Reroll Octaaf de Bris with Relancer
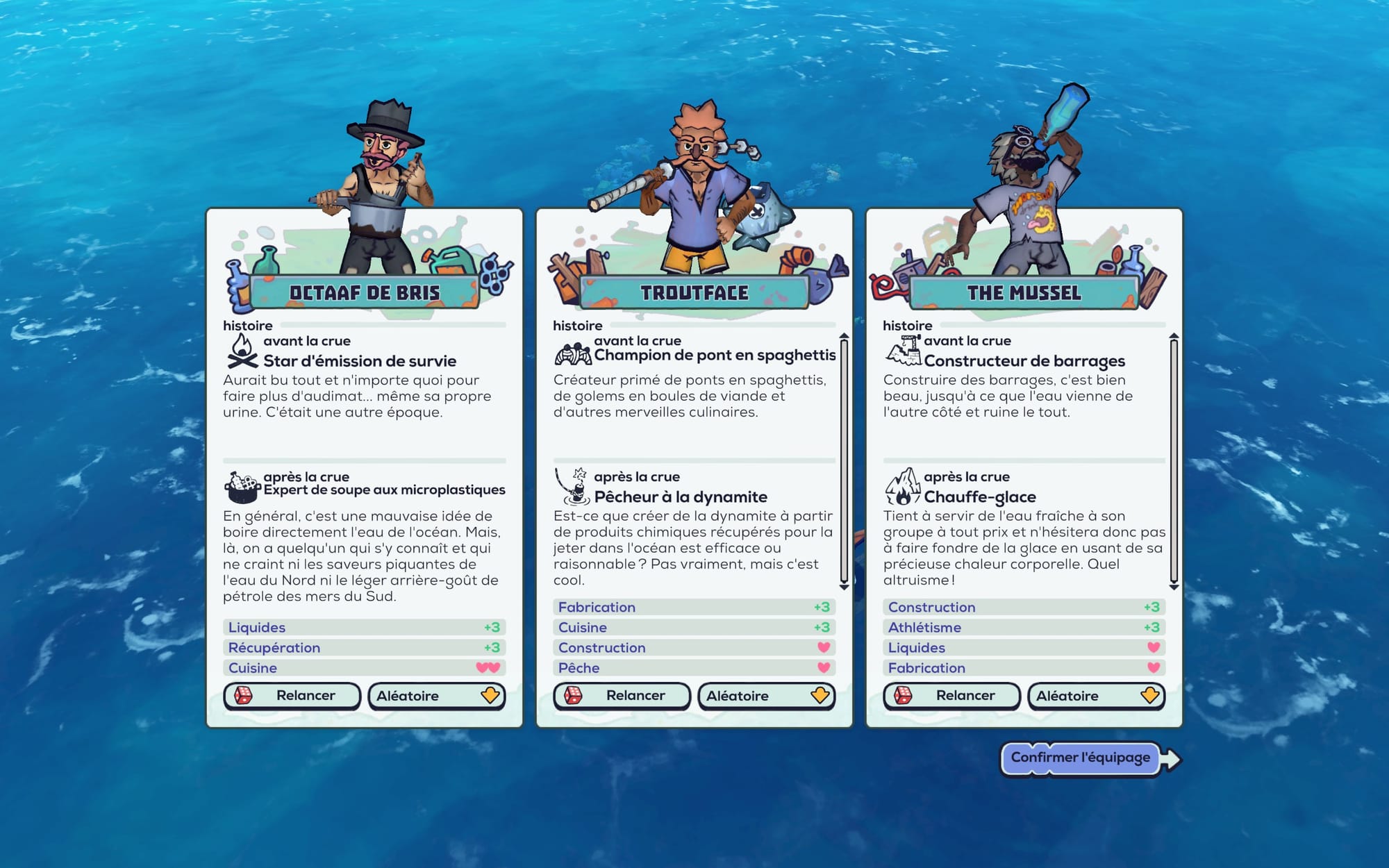 [x=292, y=696]
